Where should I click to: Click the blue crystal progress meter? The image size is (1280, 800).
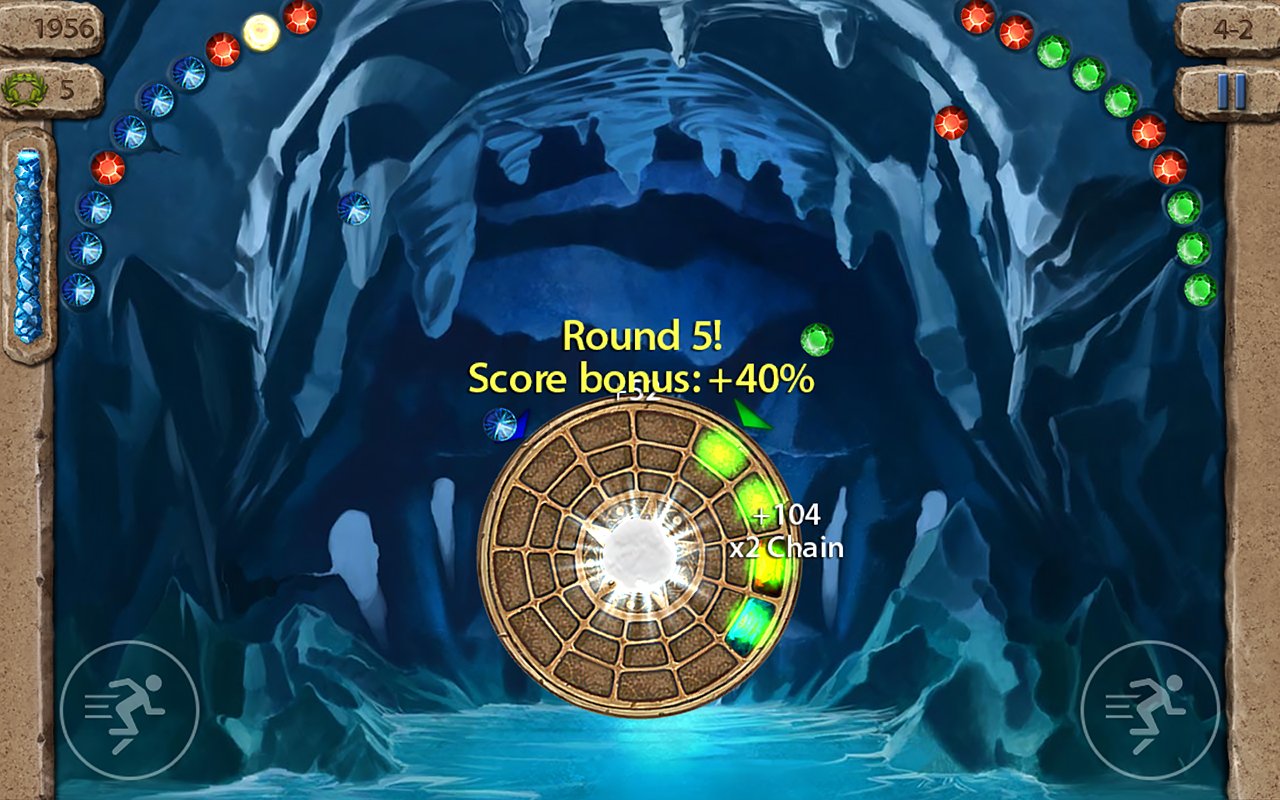26,245
